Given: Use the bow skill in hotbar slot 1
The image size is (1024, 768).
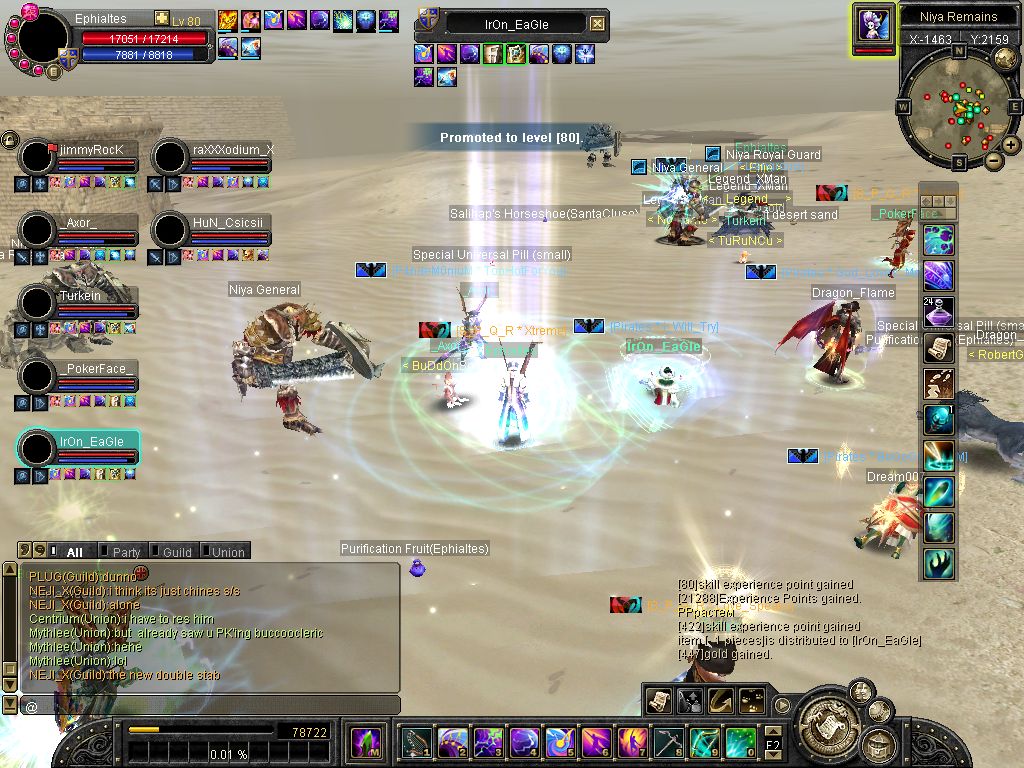Looking at the screenshot, I should [416, 742].
